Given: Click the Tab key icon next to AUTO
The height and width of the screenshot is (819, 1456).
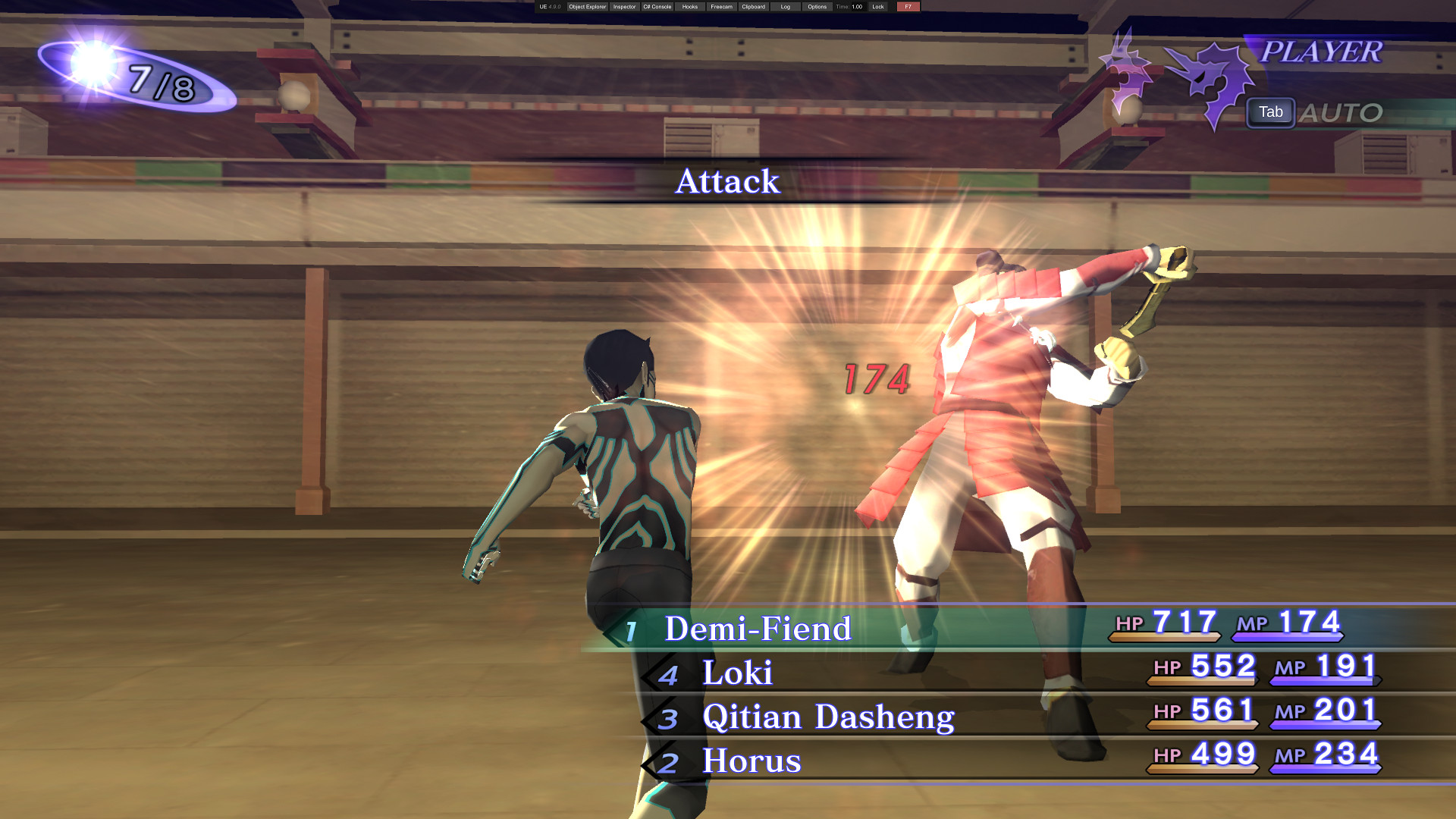Looking at the screenshot, I should click(1270, 112).
